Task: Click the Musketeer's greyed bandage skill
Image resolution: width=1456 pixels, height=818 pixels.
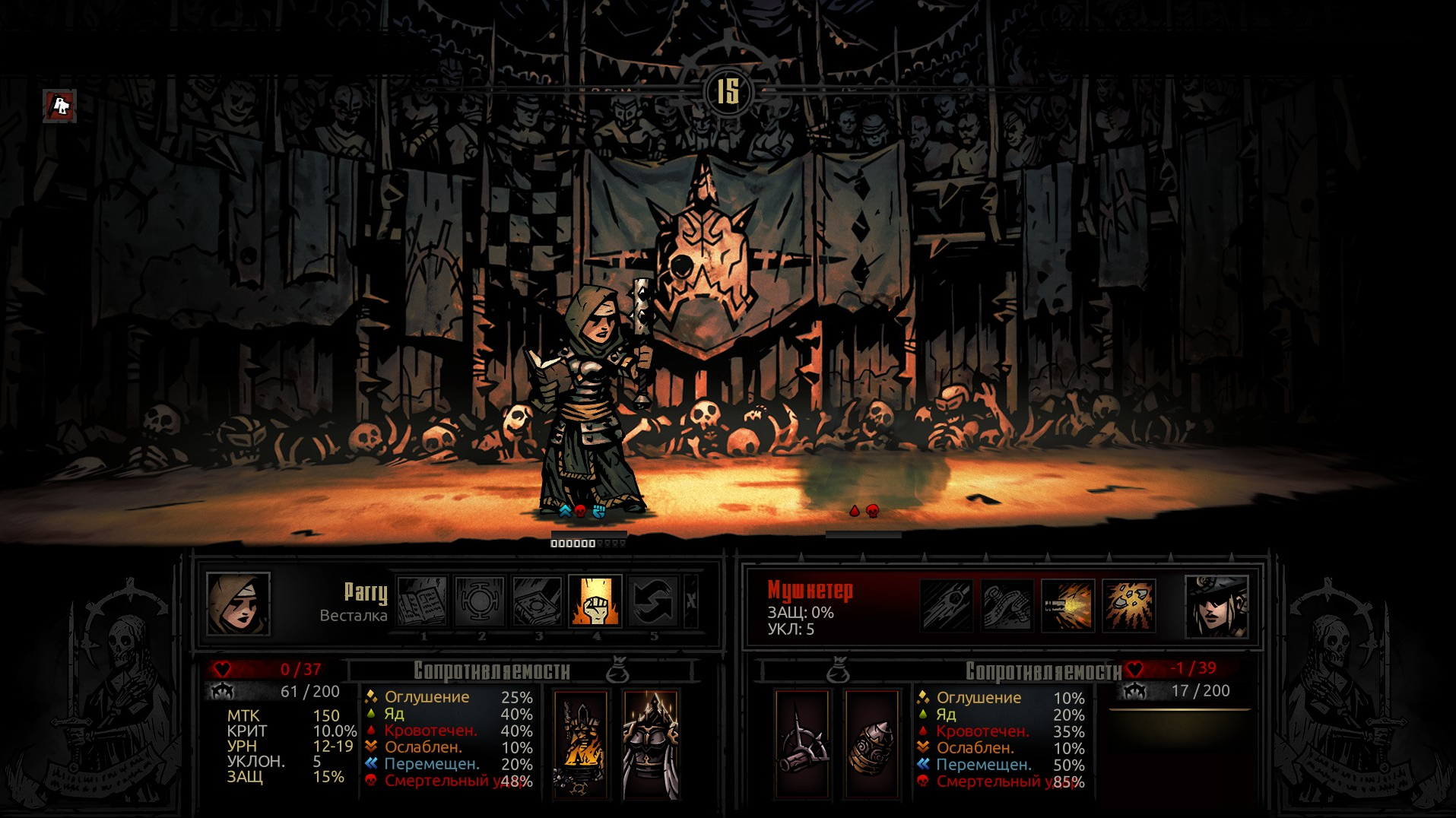Action: (1007, 605)
